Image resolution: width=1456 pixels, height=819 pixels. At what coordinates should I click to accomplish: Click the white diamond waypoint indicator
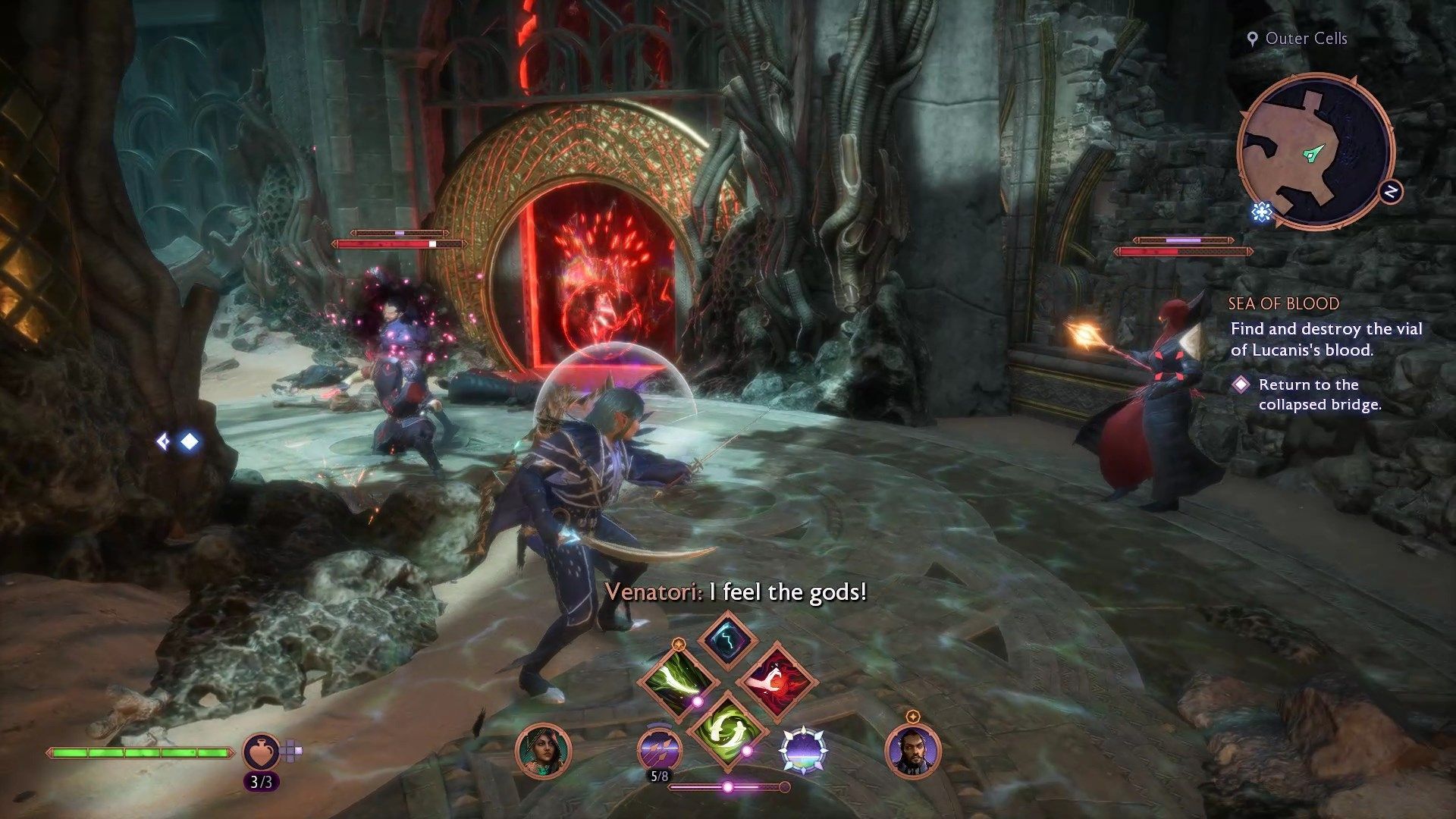point(189,441)
